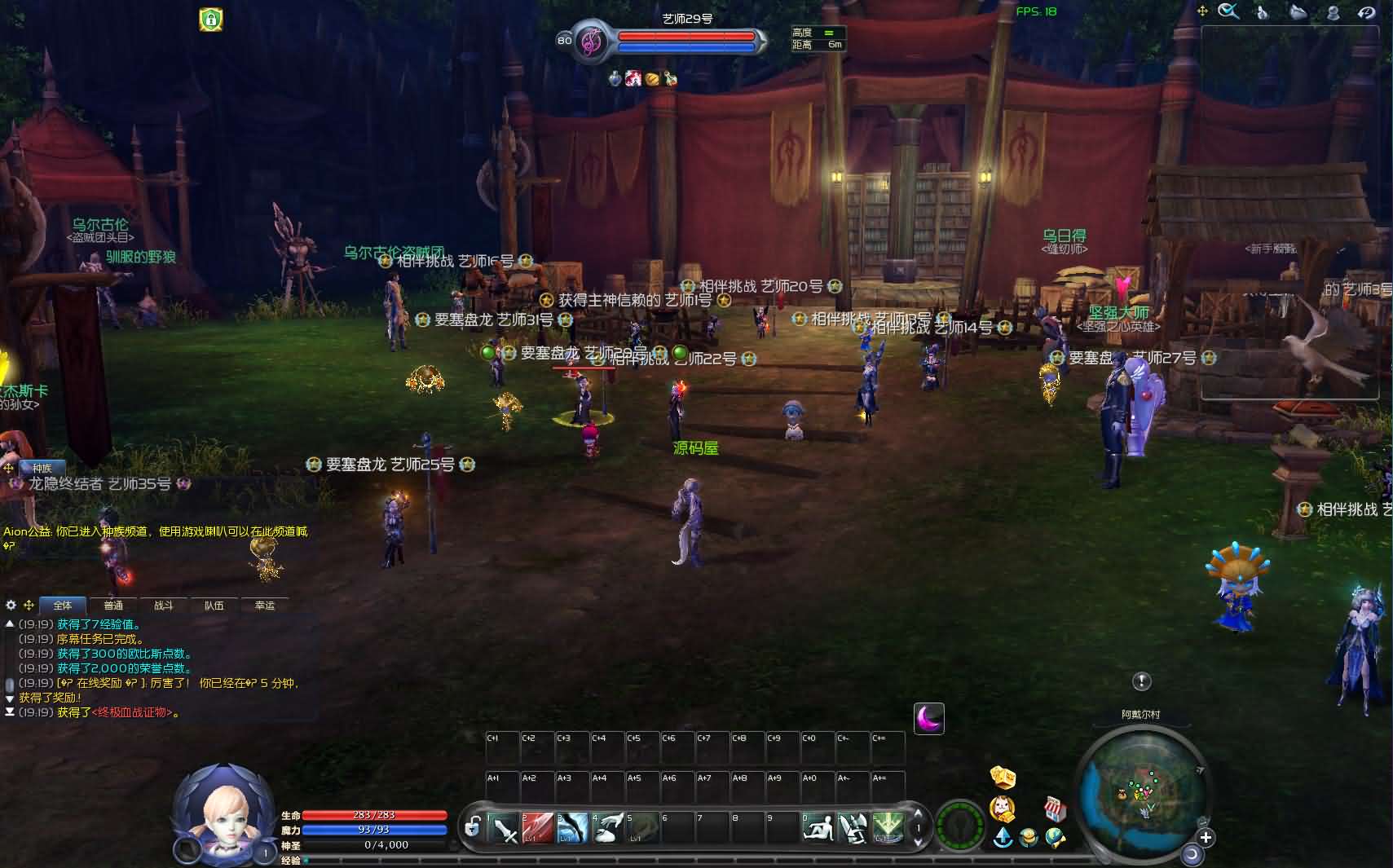
Task: Open the shop storefront icon
Action: (x=1056, y=809)
